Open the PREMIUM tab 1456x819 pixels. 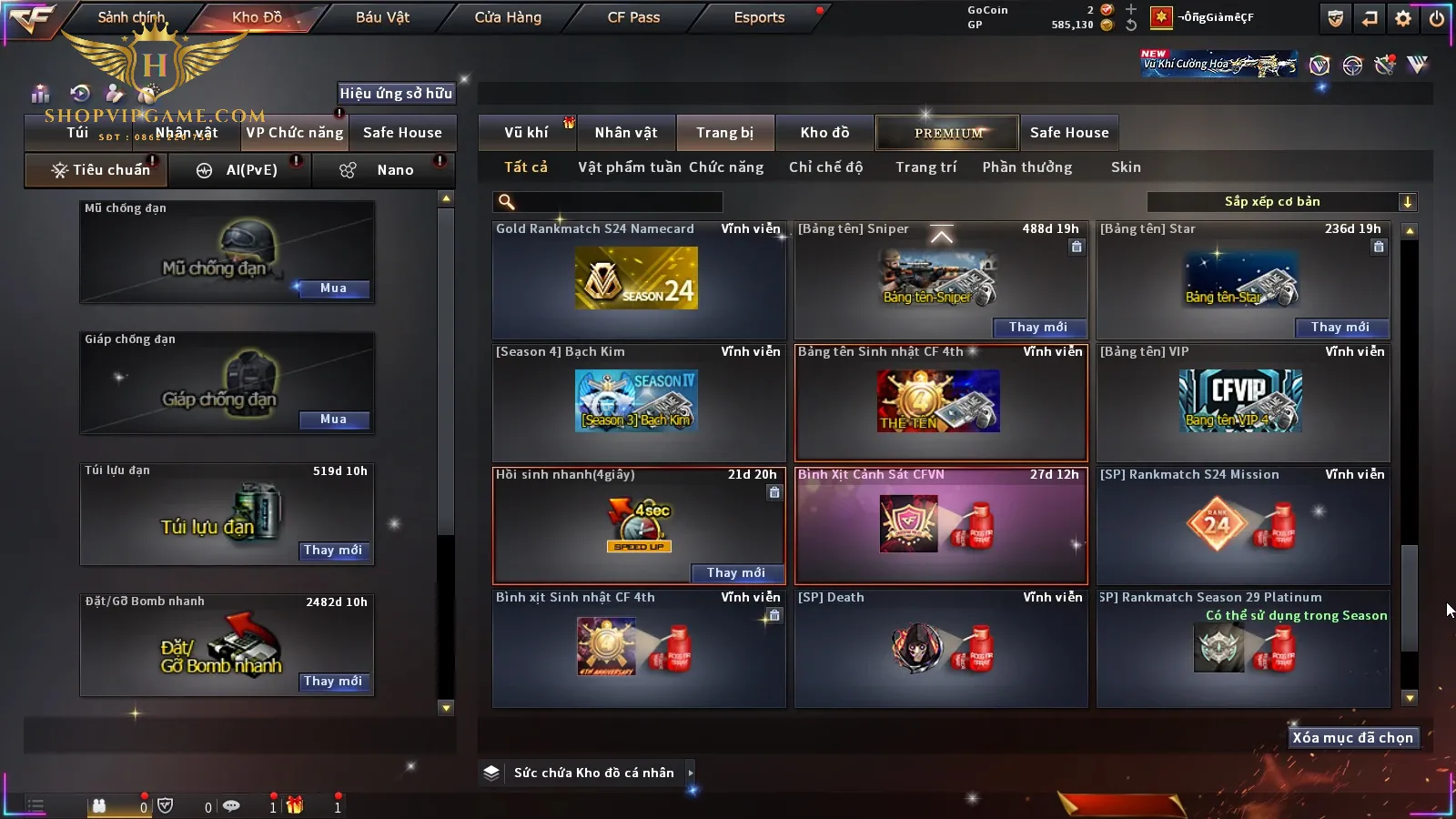[948, 133]
